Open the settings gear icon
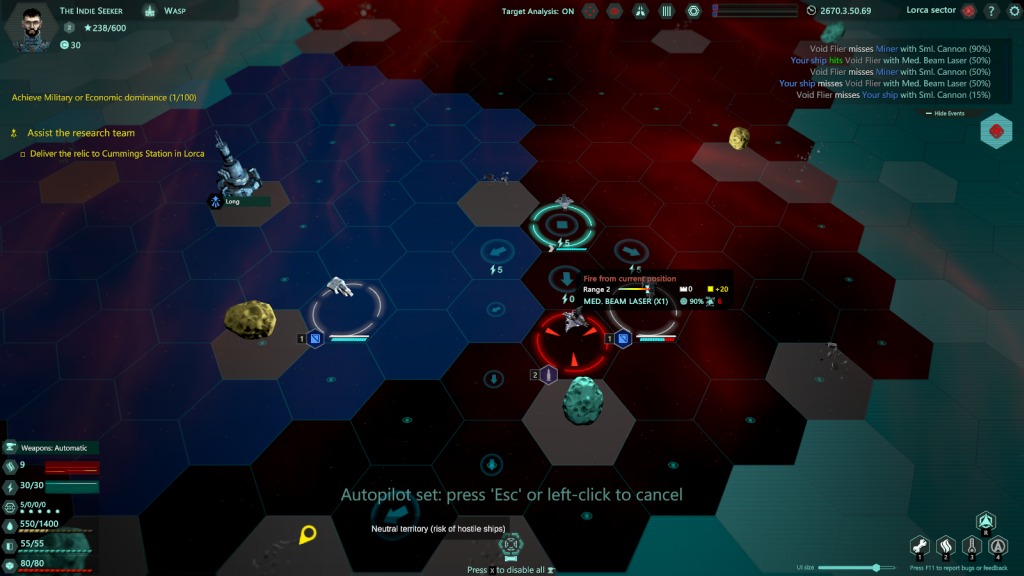 click(x=1011, y=11)
